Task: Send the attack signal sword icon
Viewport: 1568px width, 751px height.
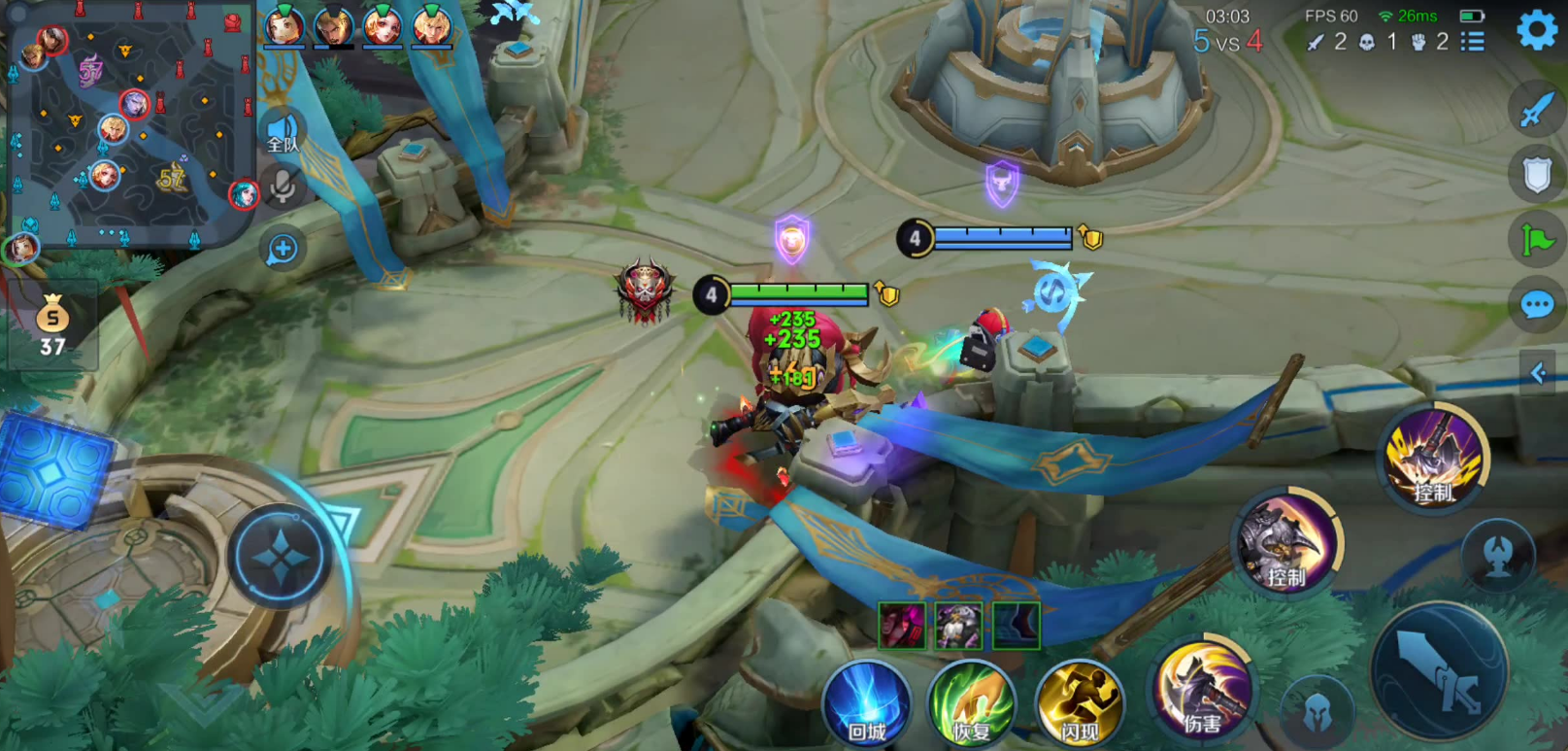Action: coord(1536,110)
